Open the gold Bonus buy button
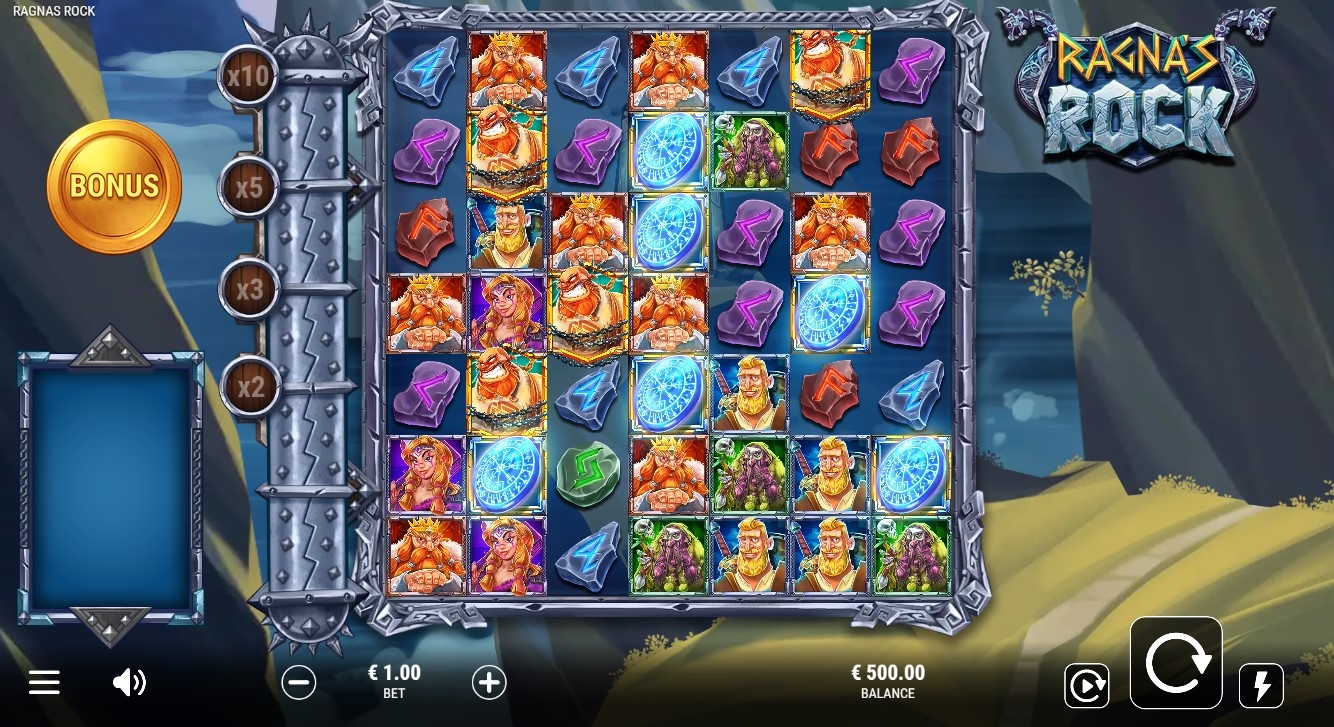 [114, 186]
